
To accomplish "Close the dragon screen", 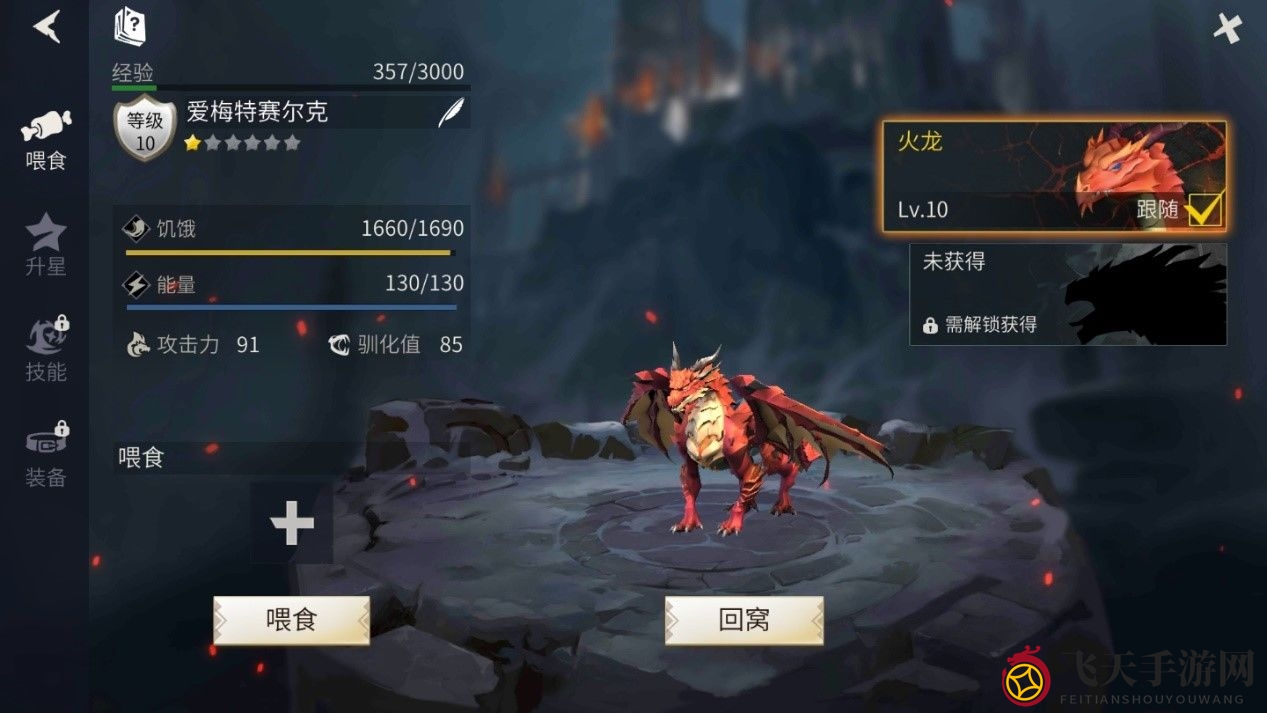I will coord(1227,28).
